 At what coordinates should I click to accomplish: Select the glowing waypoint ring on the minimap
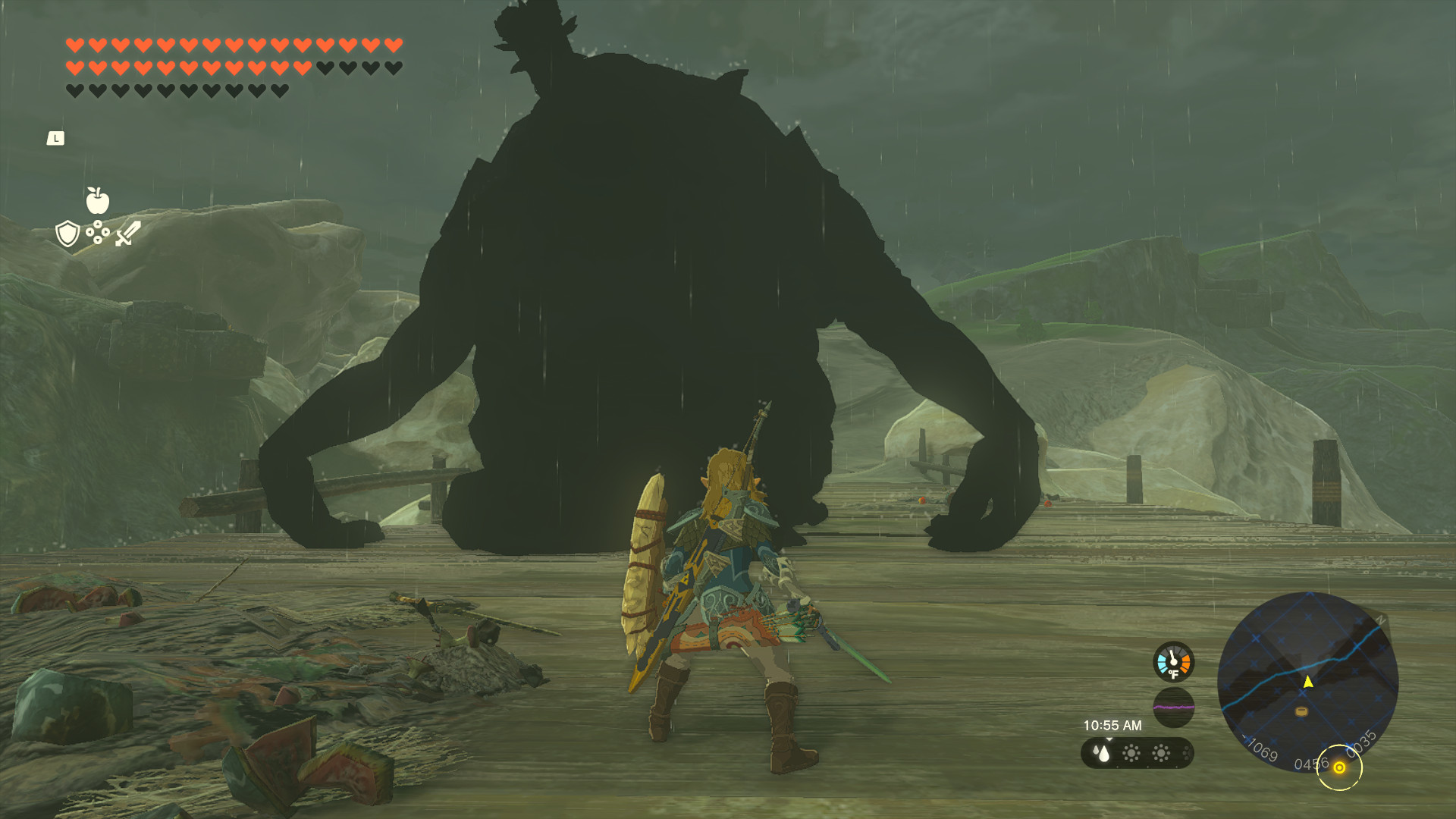(x=1340, y=767)
